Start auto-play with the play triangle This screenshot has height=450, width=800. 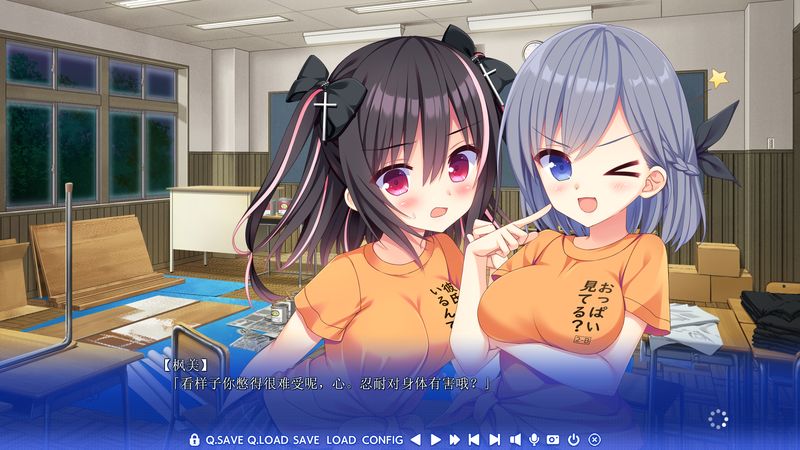(x=436, y=439)
